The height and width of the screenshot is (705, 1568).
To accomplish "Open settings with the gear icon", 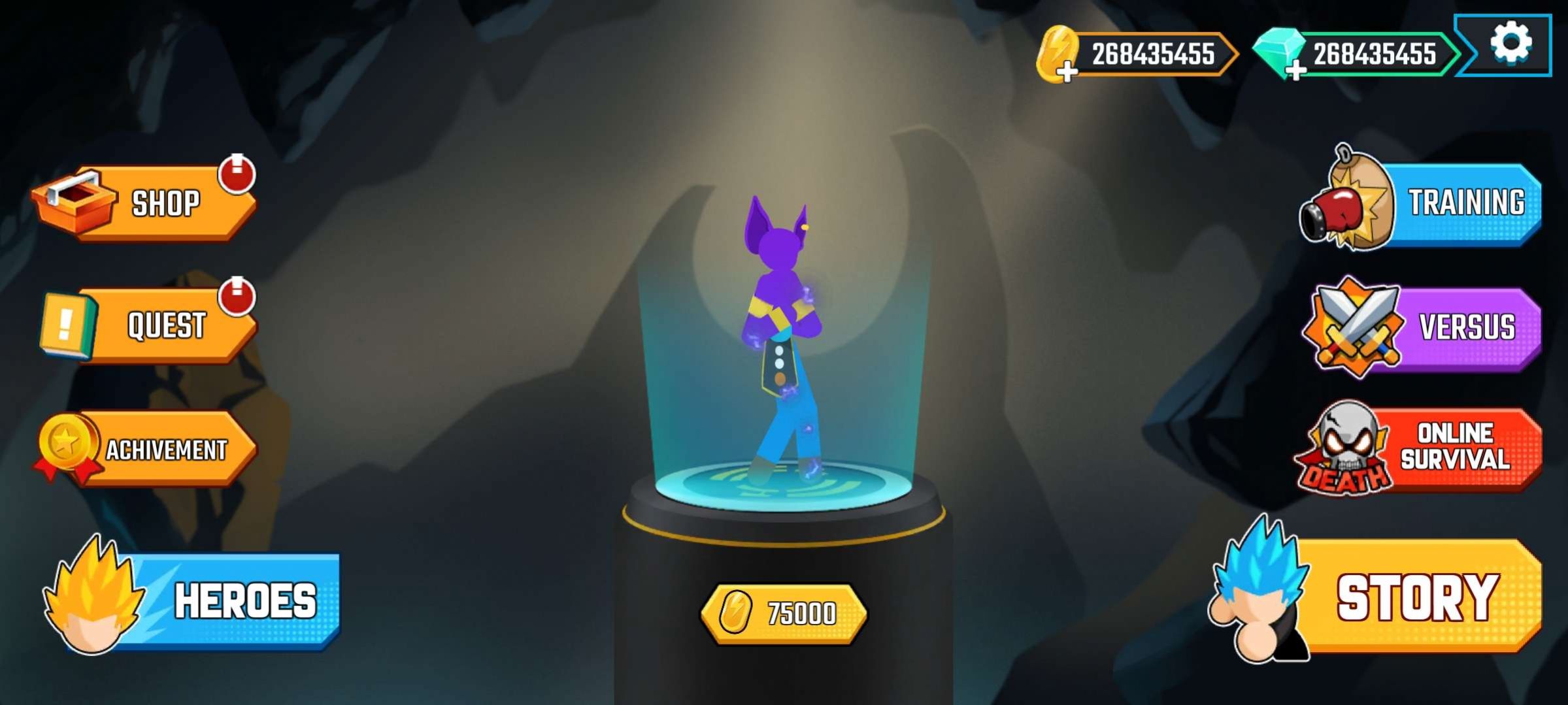I will (1510, 44).
